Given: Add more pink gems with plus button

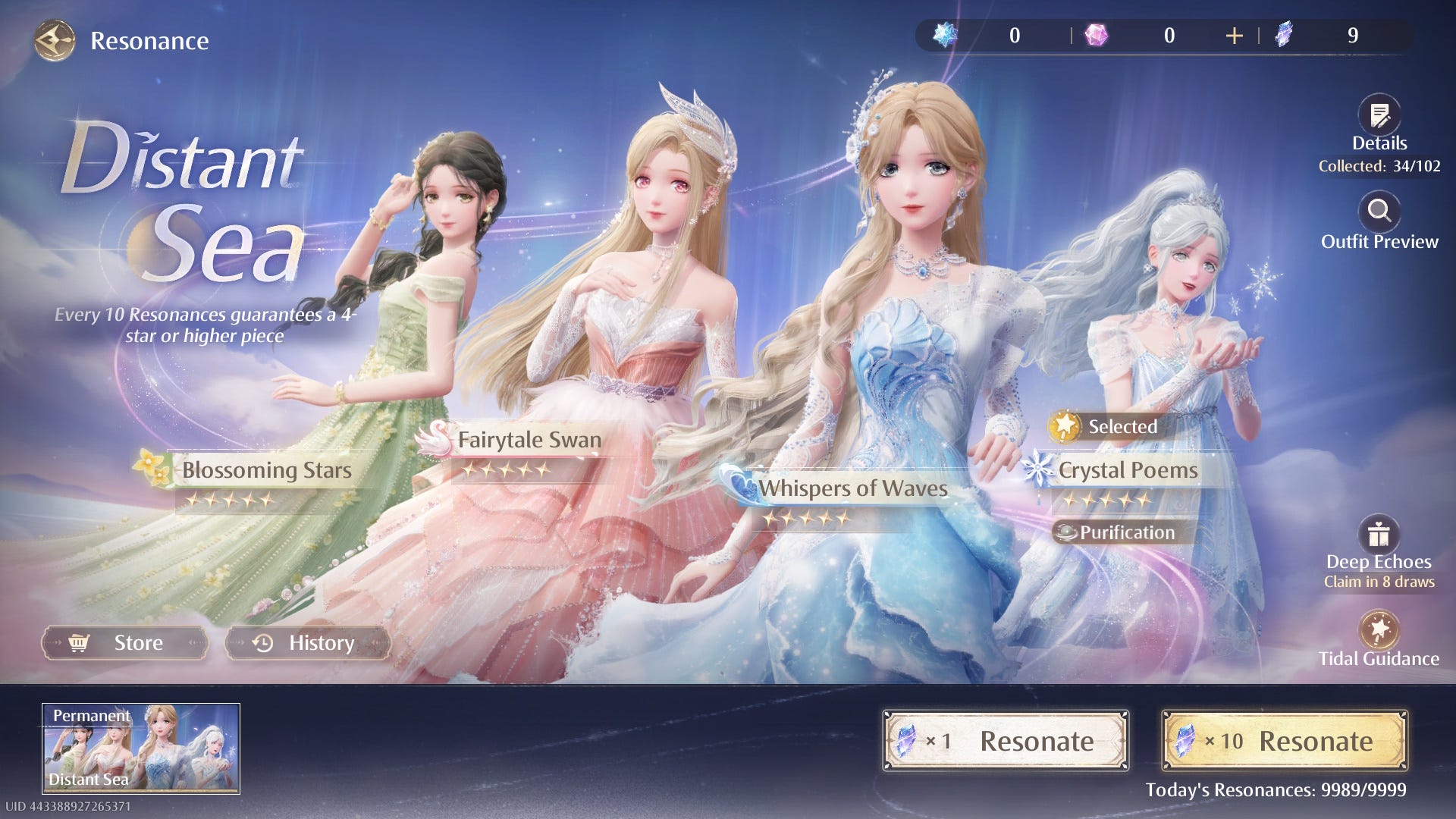Looking at the screenshot, I should pyautogui.click(x=1234, y=36).
